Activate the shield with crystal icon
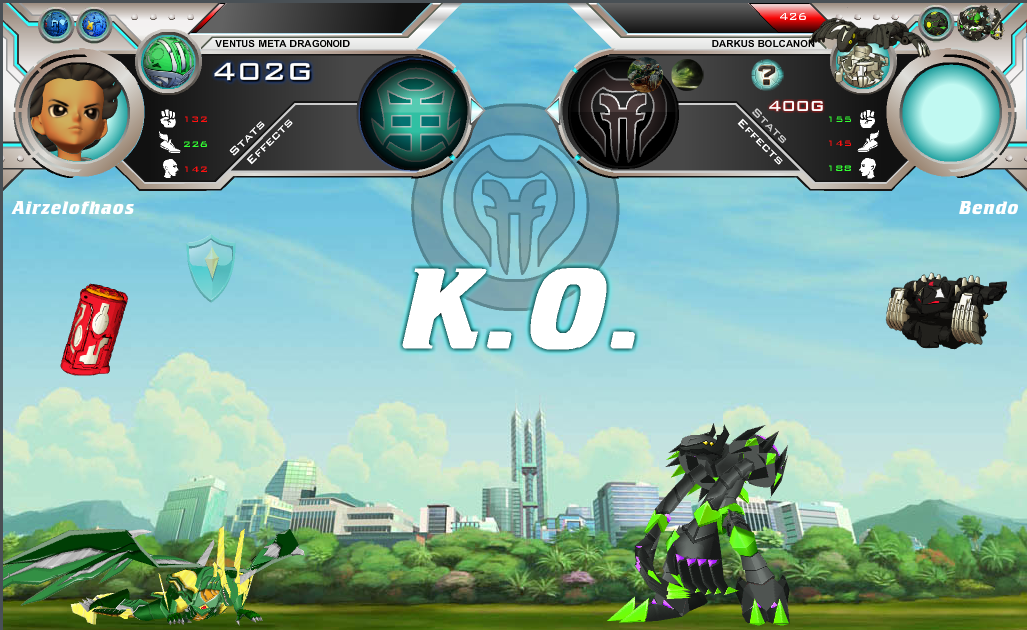Screen dimensions: 1027x630 (211, 269)
